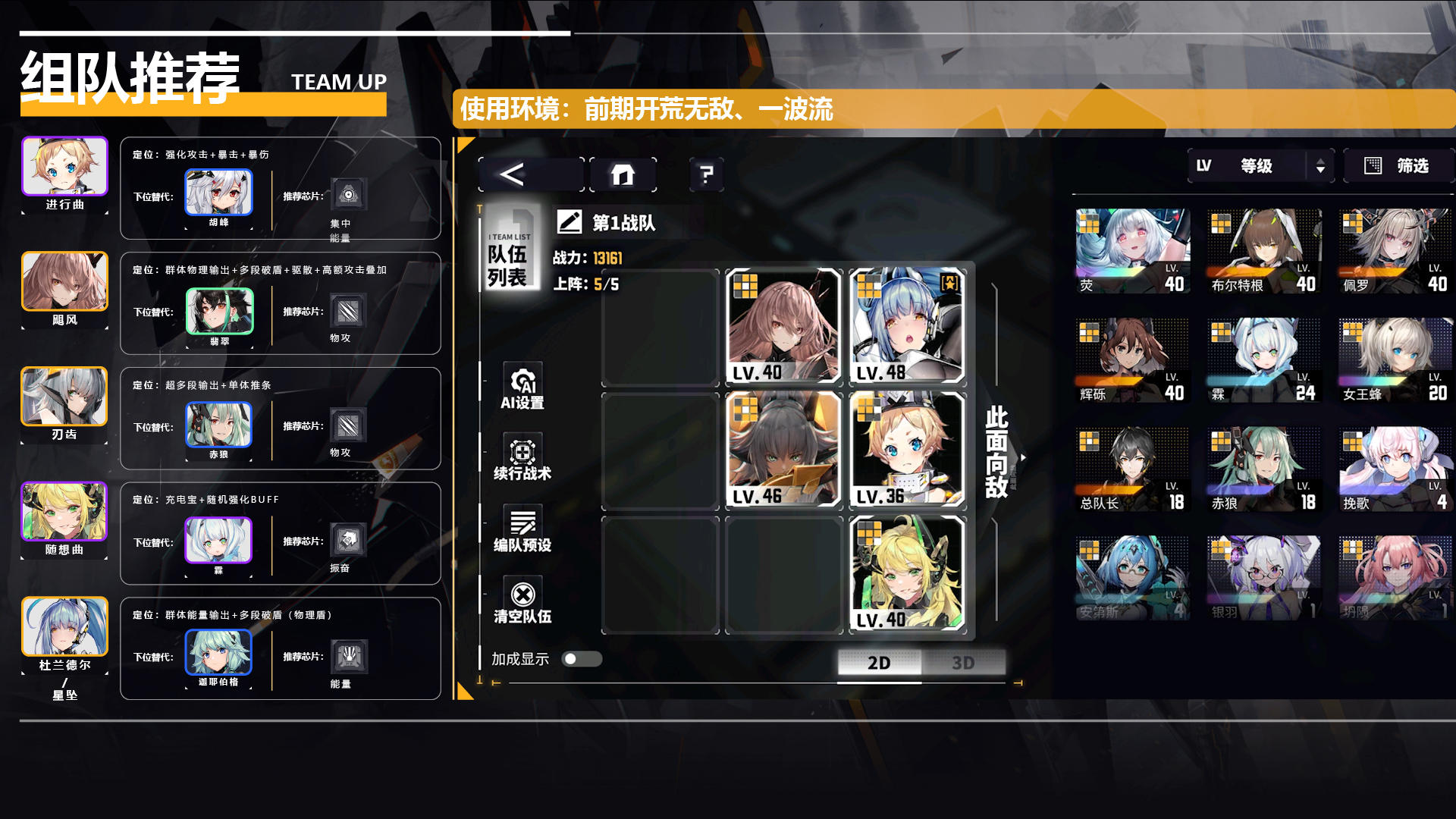Return to the home screen
Image resolution: width=1456 pixels, height=819 pixels.
click(623, 175)
